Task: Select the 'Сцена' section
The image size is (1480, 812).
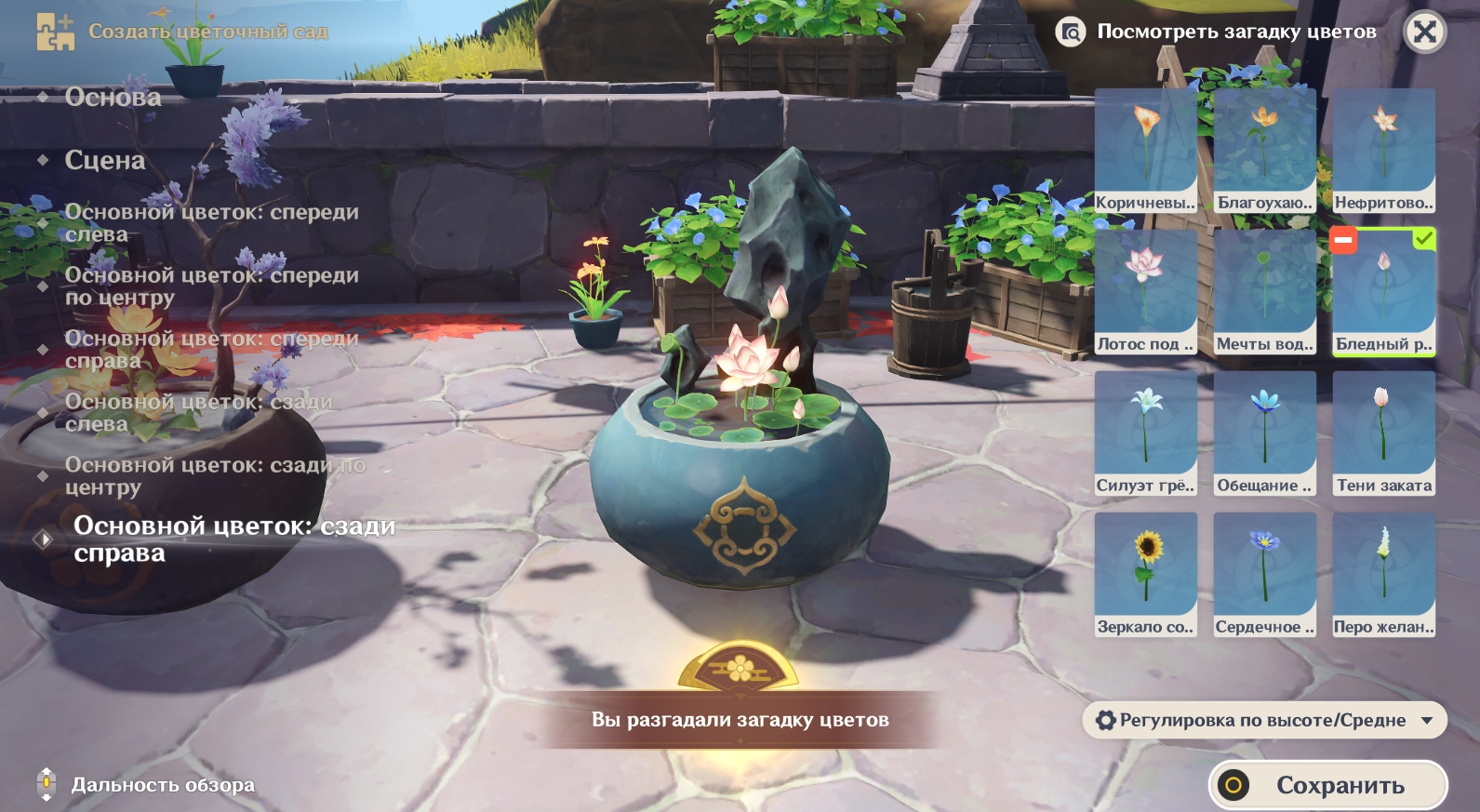Action: pyautogui.click(x=105, y=160)
